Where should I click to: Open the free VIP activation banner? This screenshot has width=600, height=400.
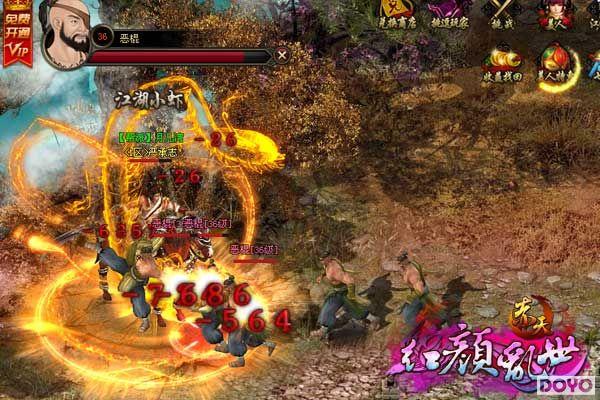coord(16,33)
